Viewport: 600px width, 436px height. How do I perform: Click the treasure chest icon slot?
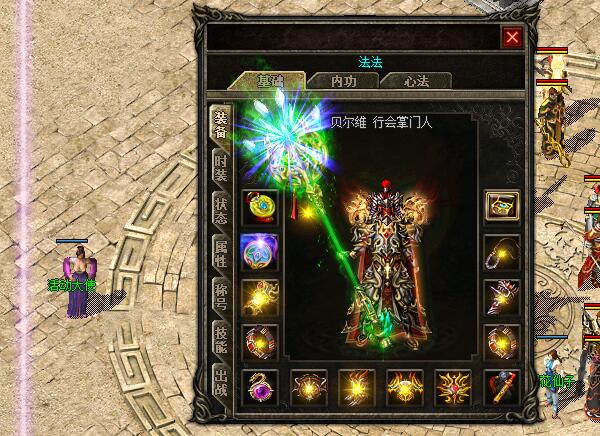pyautogui.click(x=501, y=207)
